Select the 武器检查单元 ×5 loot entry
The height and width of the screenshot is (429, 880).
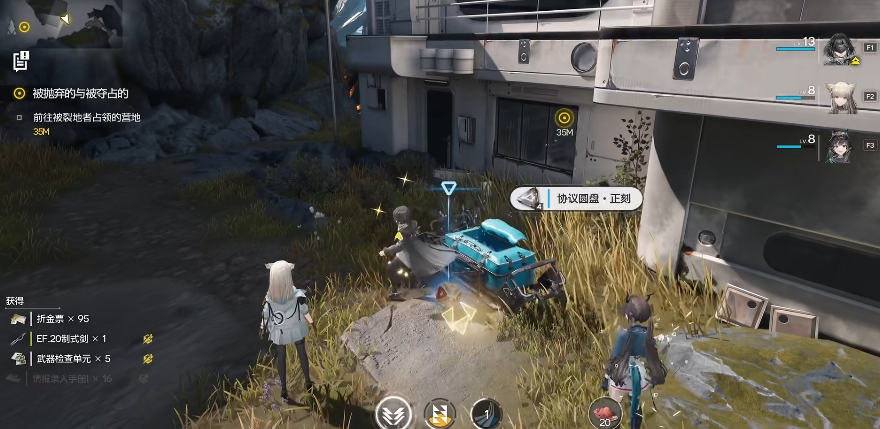click(72, 359)
